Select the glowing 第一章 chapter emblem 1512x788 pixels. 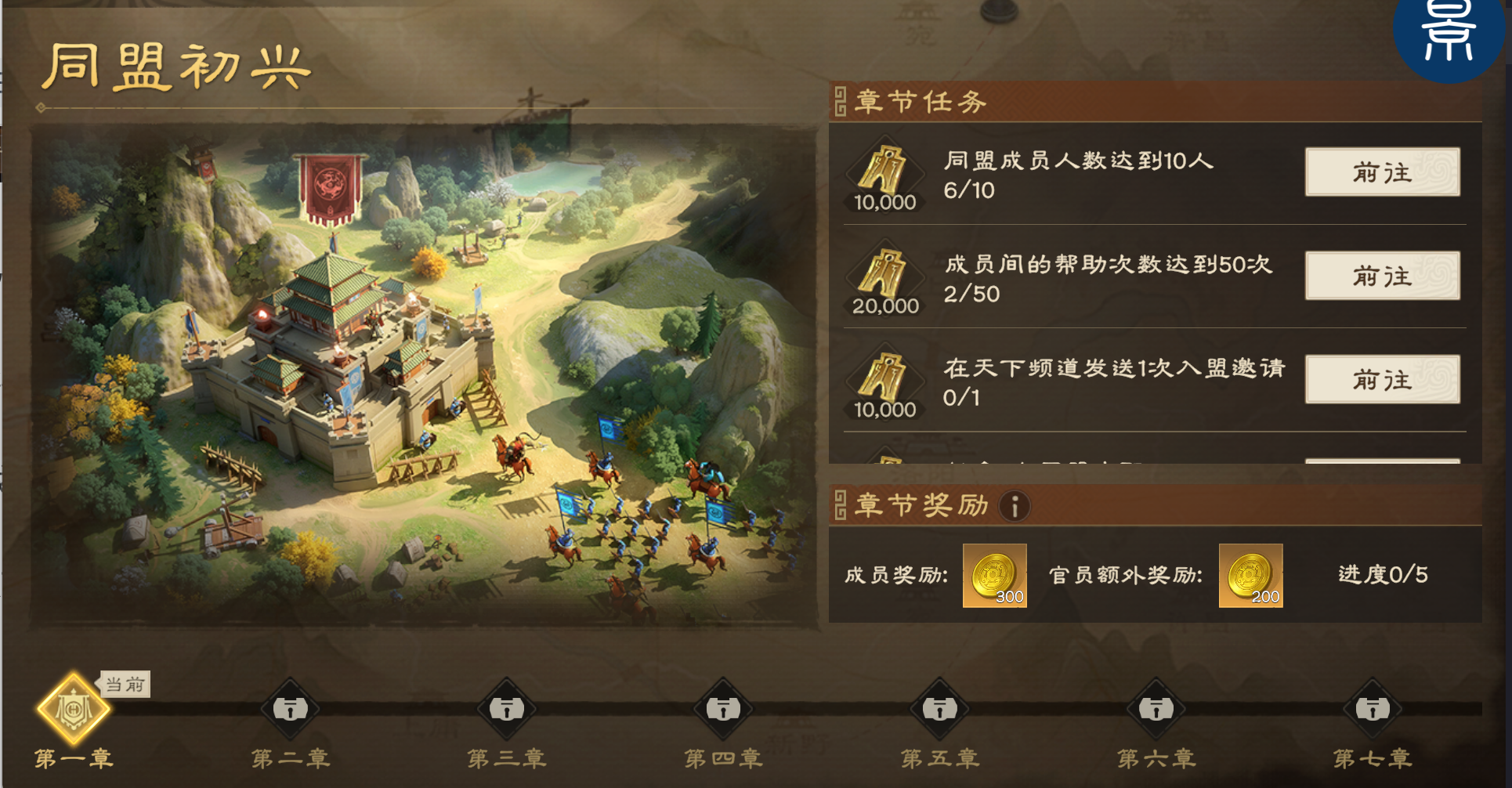coord(73,707)
